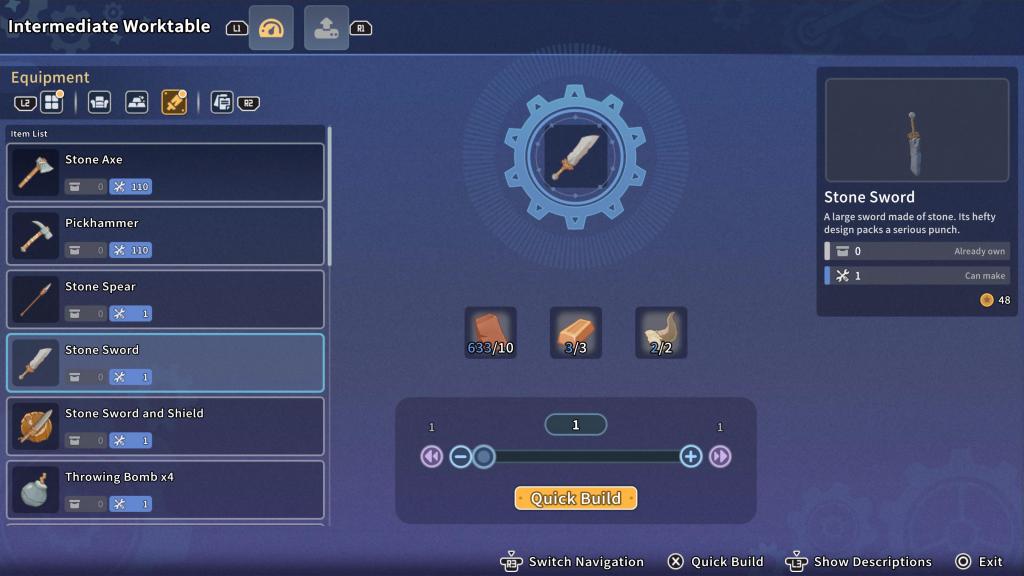Select the Stone Spear entry

(165, 299)
